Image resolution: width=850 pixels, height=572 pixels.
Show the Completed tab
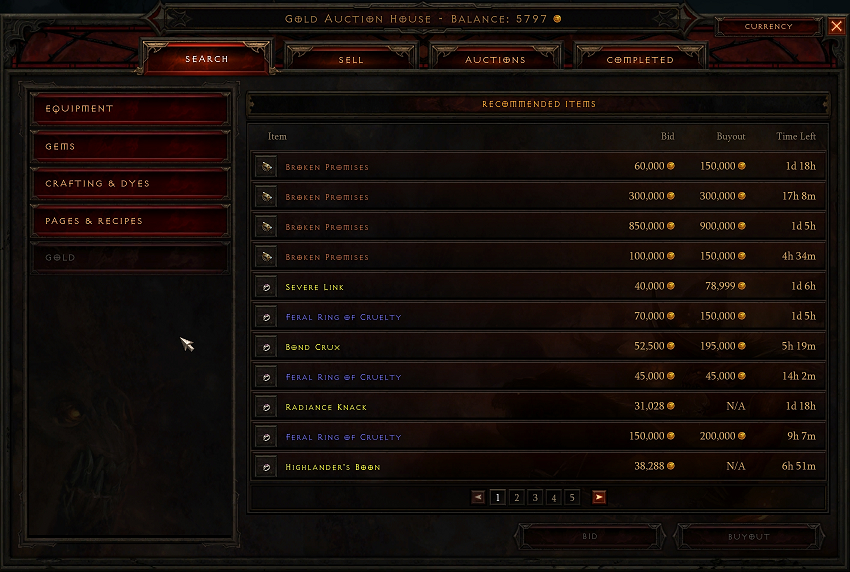tap(640, 59)
